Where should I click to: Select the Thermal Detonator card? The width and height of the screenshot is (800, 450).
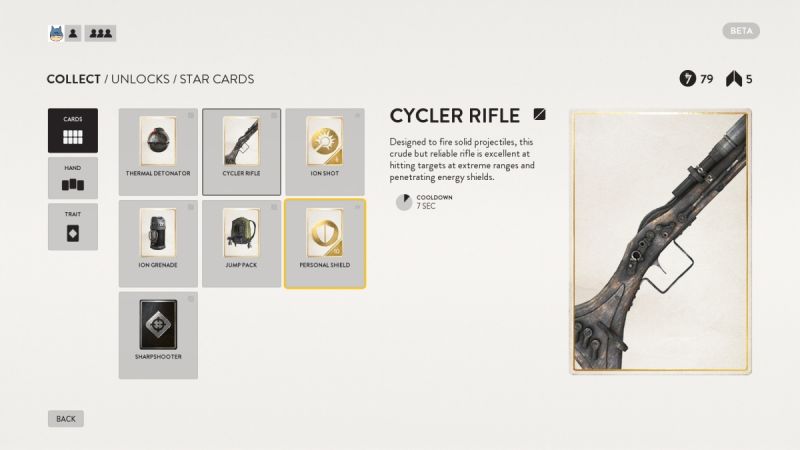click(158, 151)
